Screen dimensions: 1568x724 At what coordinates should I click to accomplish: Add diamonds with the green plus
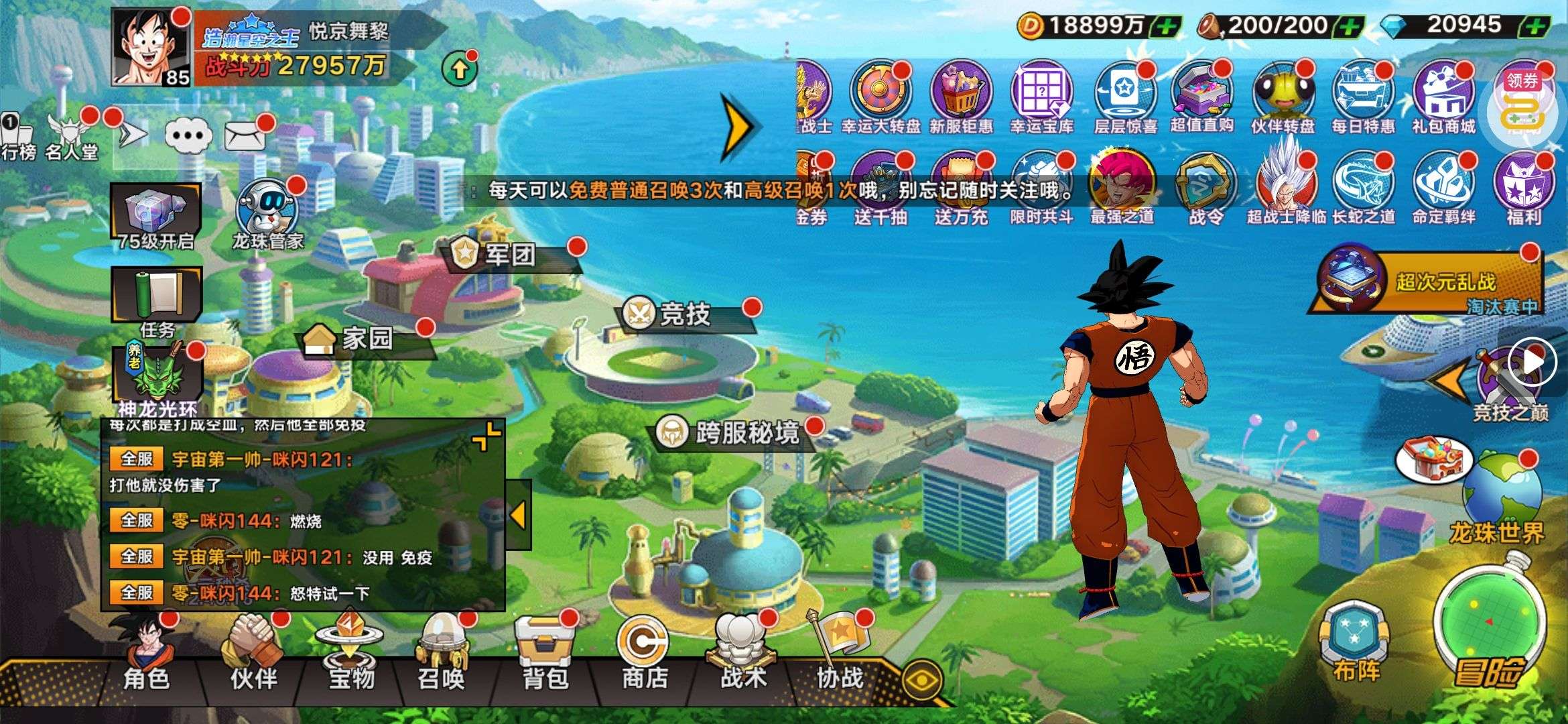click(x=1533, y=27)
